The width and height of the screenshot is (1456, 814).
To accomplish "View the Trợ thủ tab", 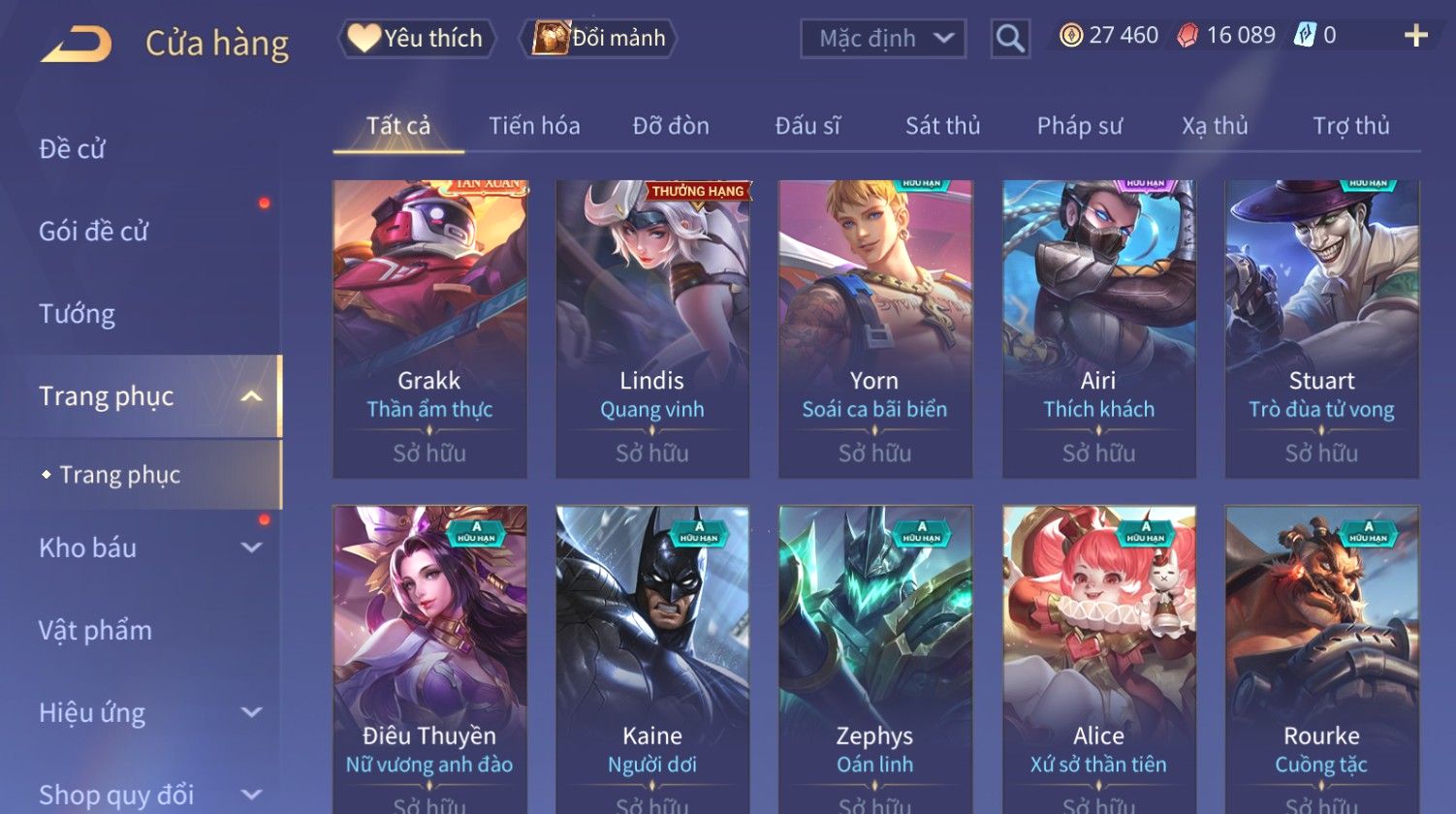I will click(x=1350, y=126).
